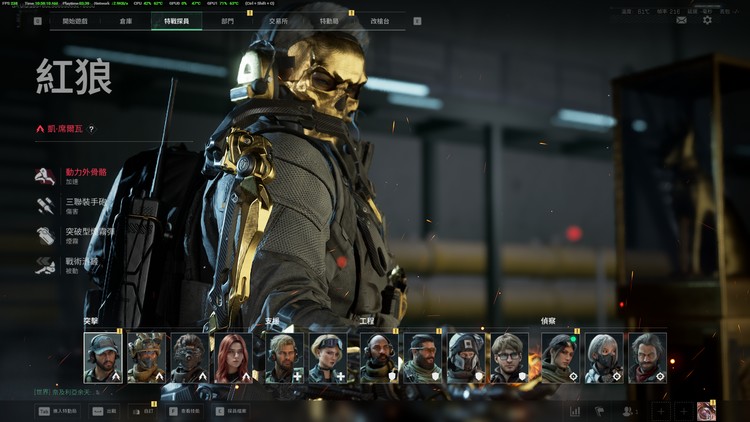
Task: Open the 倉庫 tab
Action: (x=126, y=21)
